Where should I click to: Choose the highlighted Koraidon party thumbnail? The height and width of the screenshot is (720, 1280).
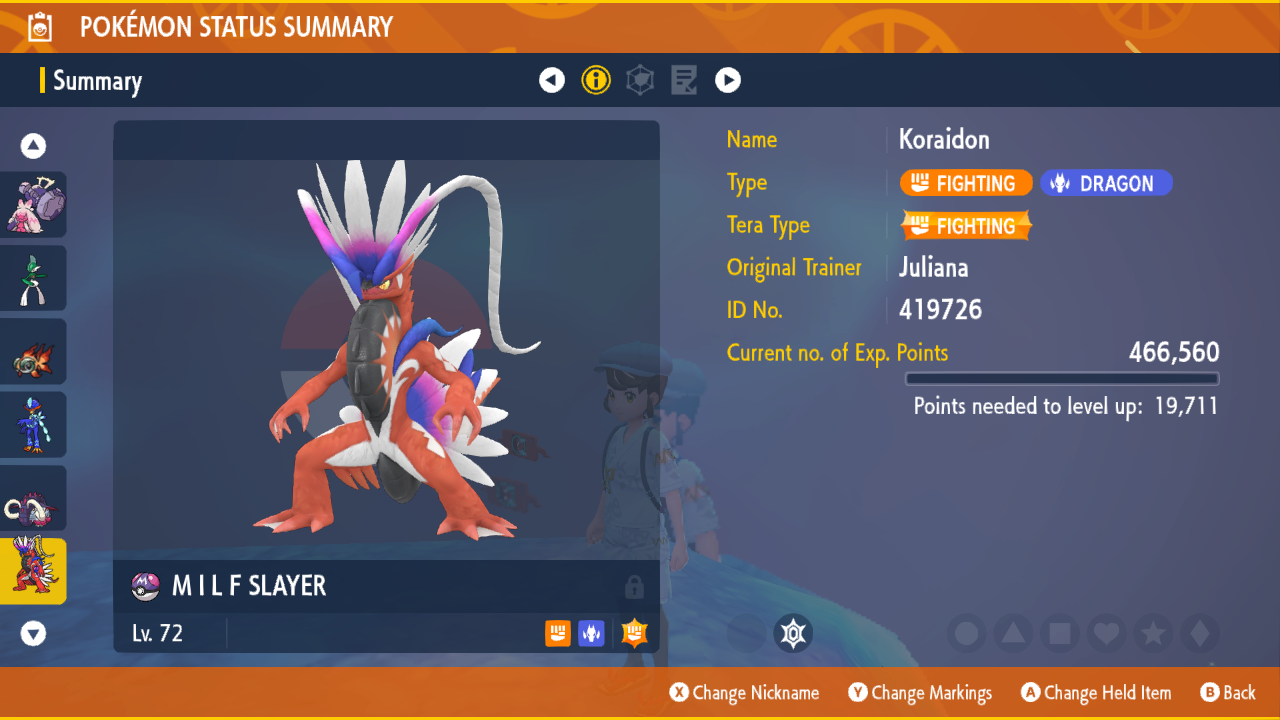(x=33, y=571)
